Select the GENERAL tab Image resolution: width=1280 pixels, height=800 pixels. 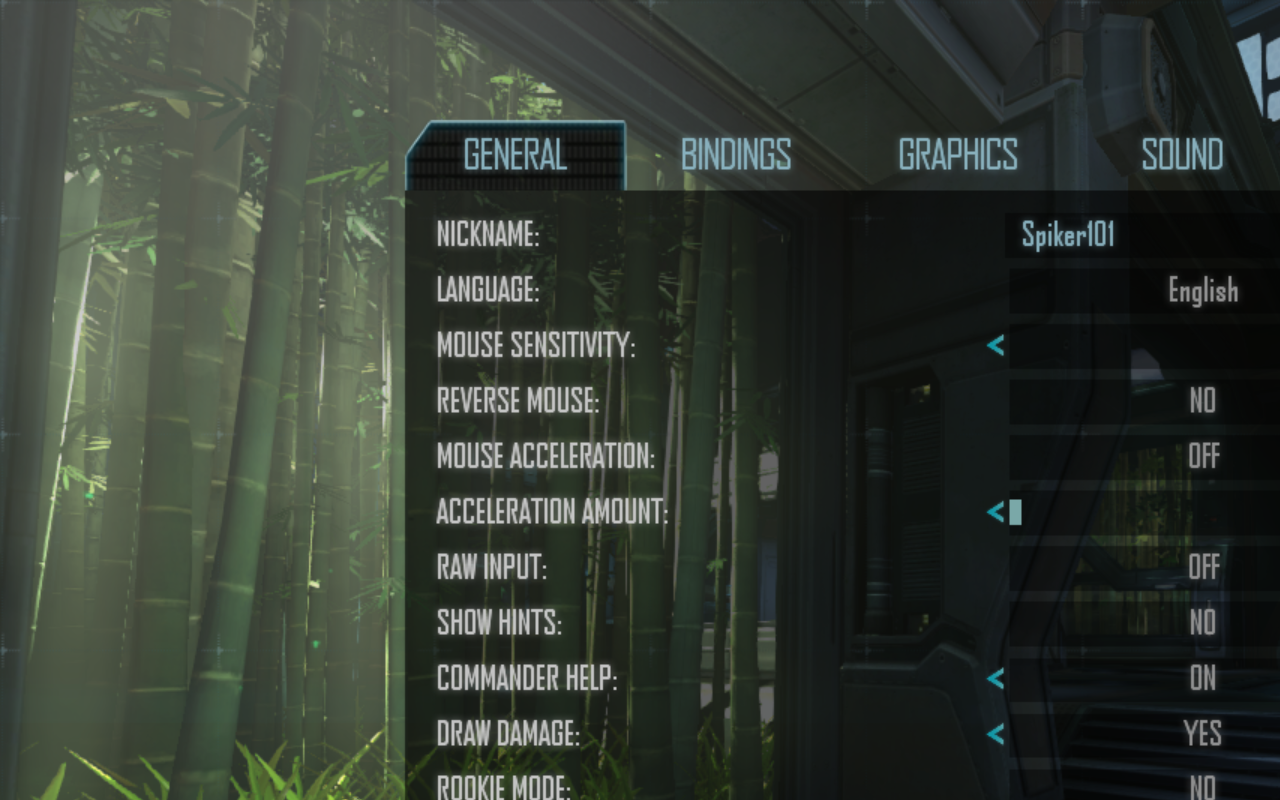point(513,155)
